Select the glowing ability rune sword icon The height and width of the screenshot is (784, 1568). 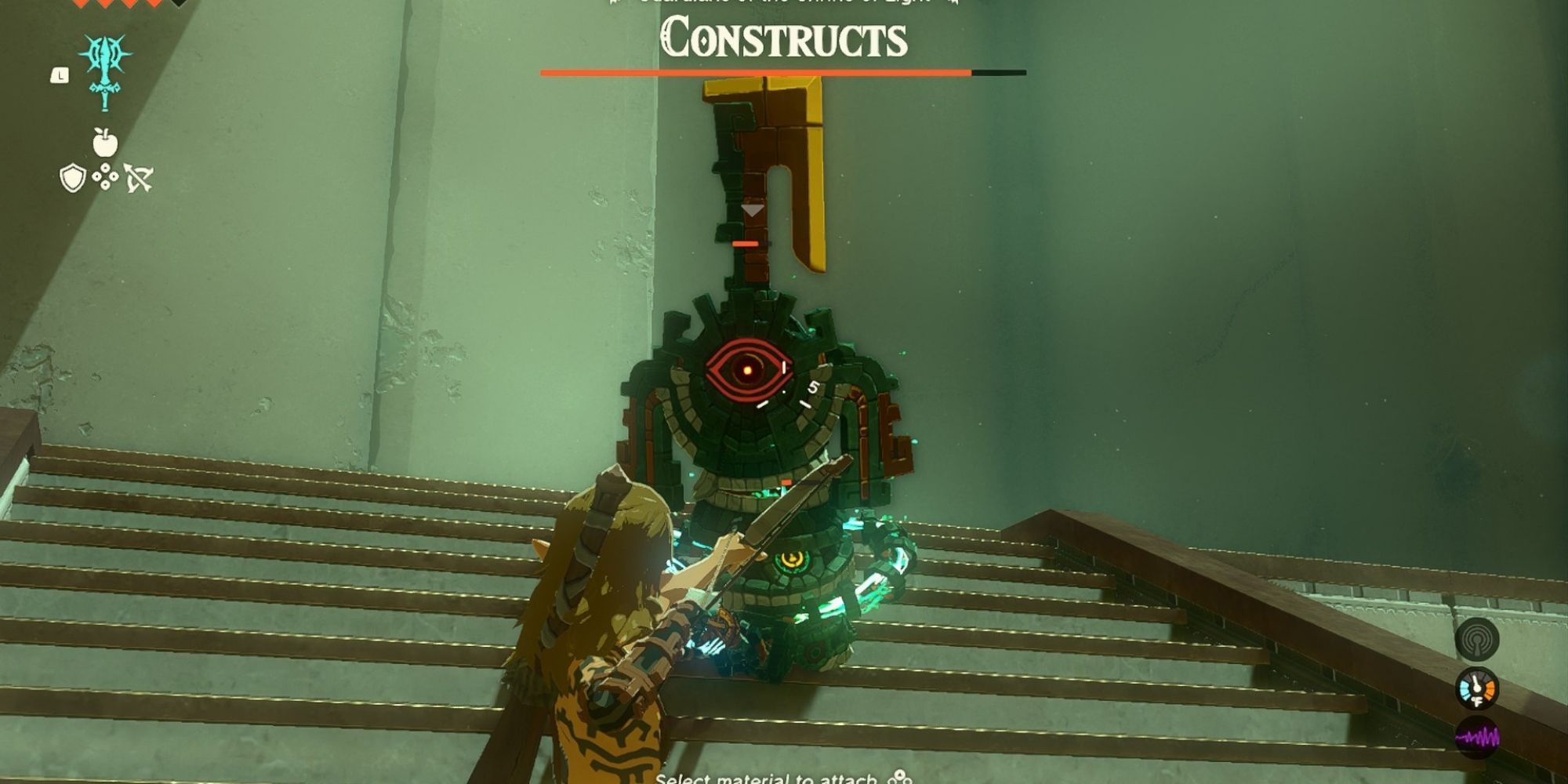coord(104,73)
